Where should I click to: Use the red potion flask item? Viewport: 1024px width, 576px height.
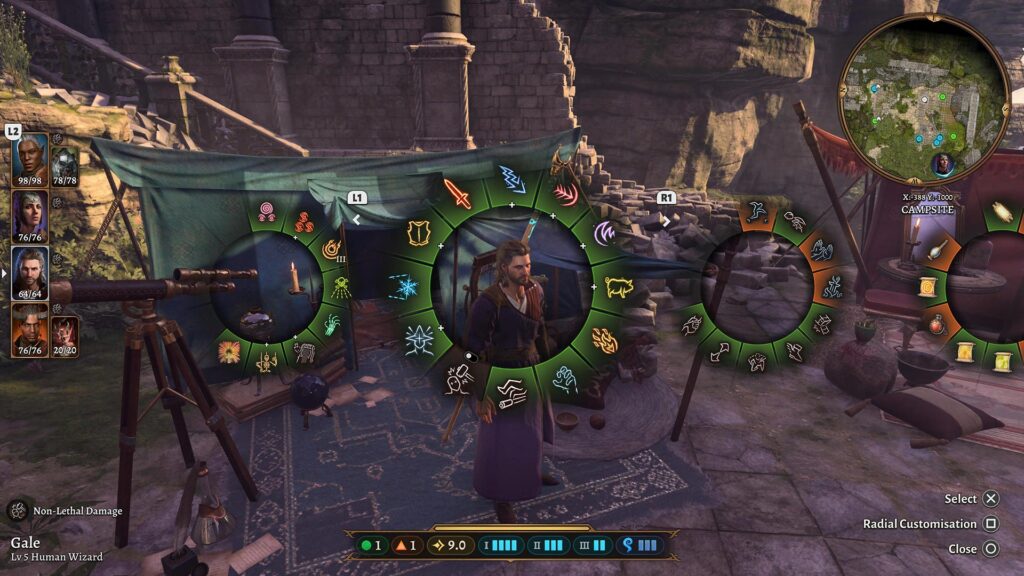tap(937, 324)
